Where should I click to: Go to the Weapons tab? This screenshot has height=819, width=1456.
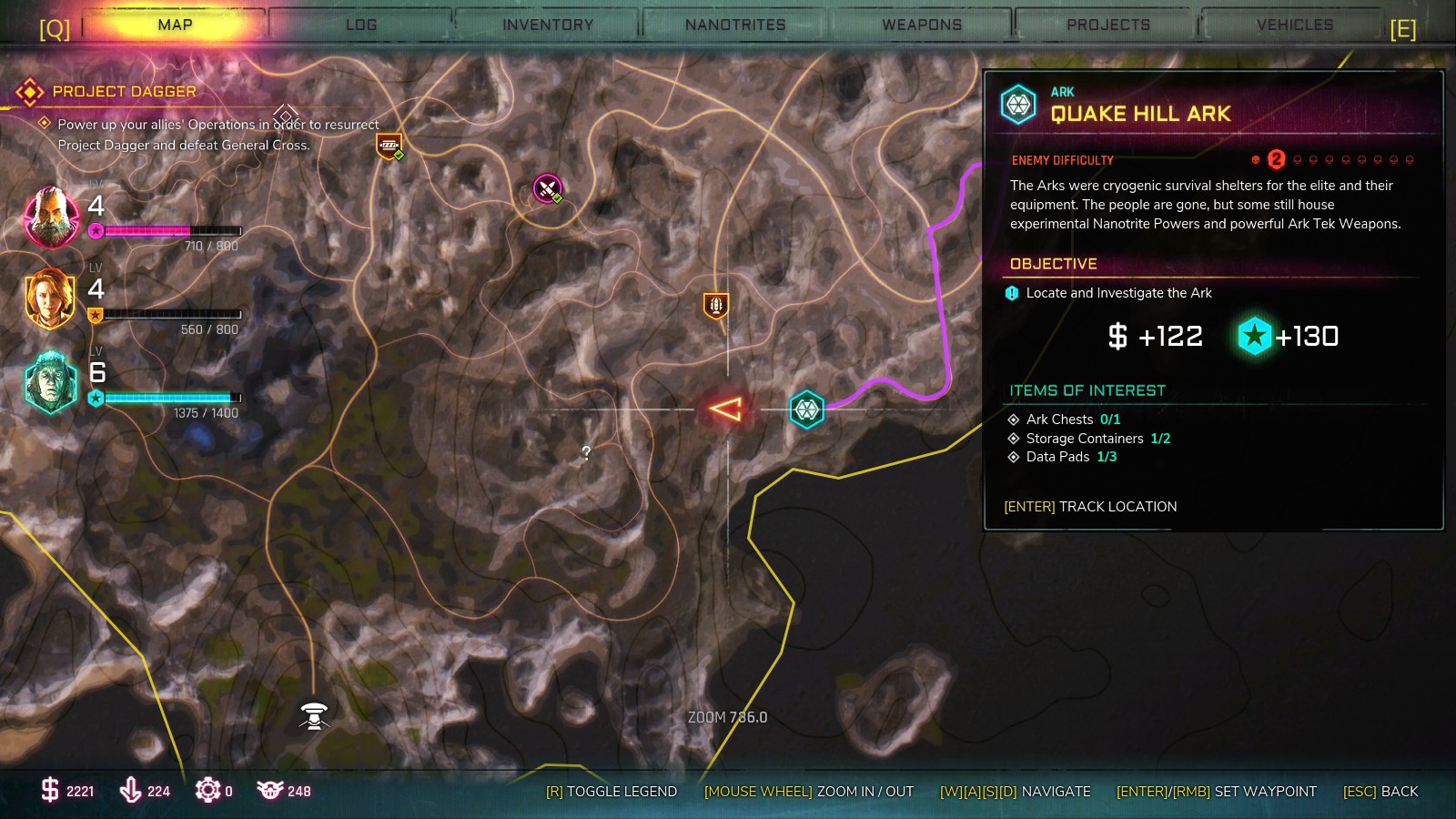[922, 25]
